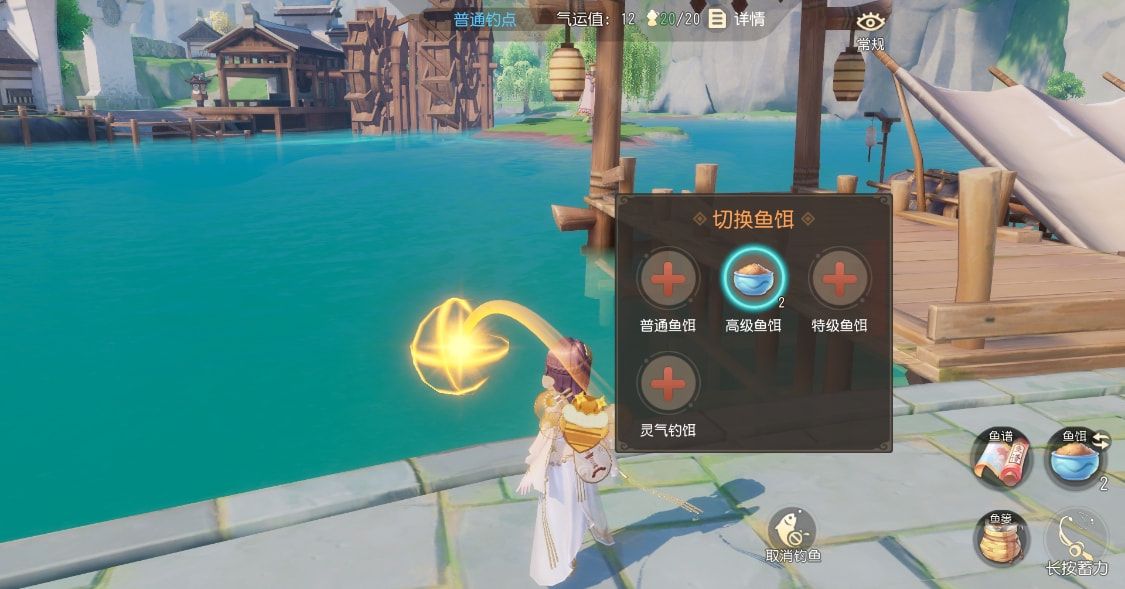Tap the 鱼饵 bait switch button

pos(1075,459)
